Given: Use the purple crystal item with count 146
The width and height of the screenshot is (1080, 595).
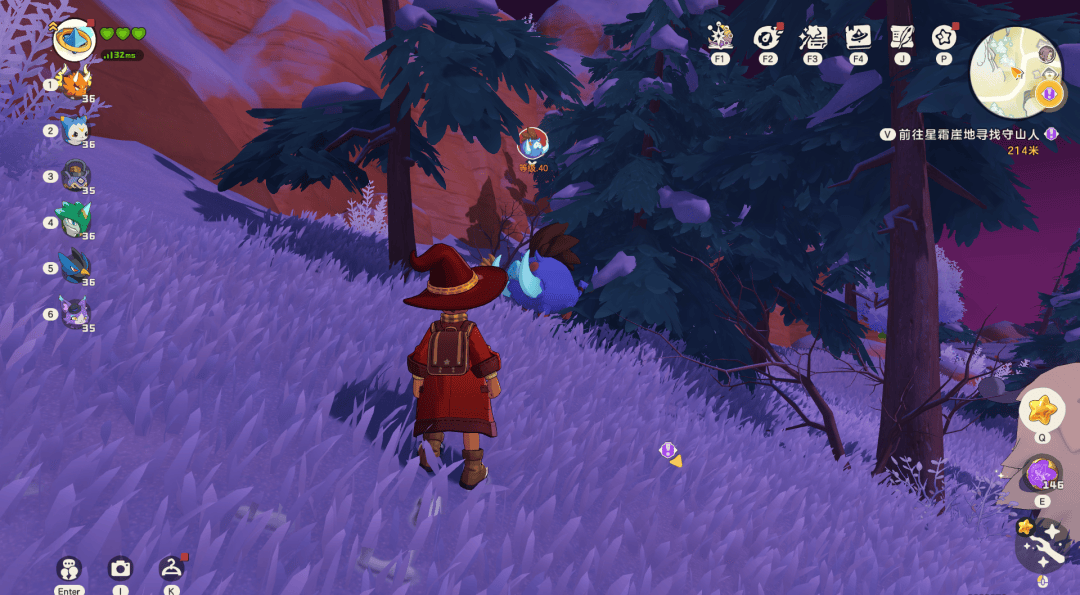Looking at the screenshot, I should 1041,473.
